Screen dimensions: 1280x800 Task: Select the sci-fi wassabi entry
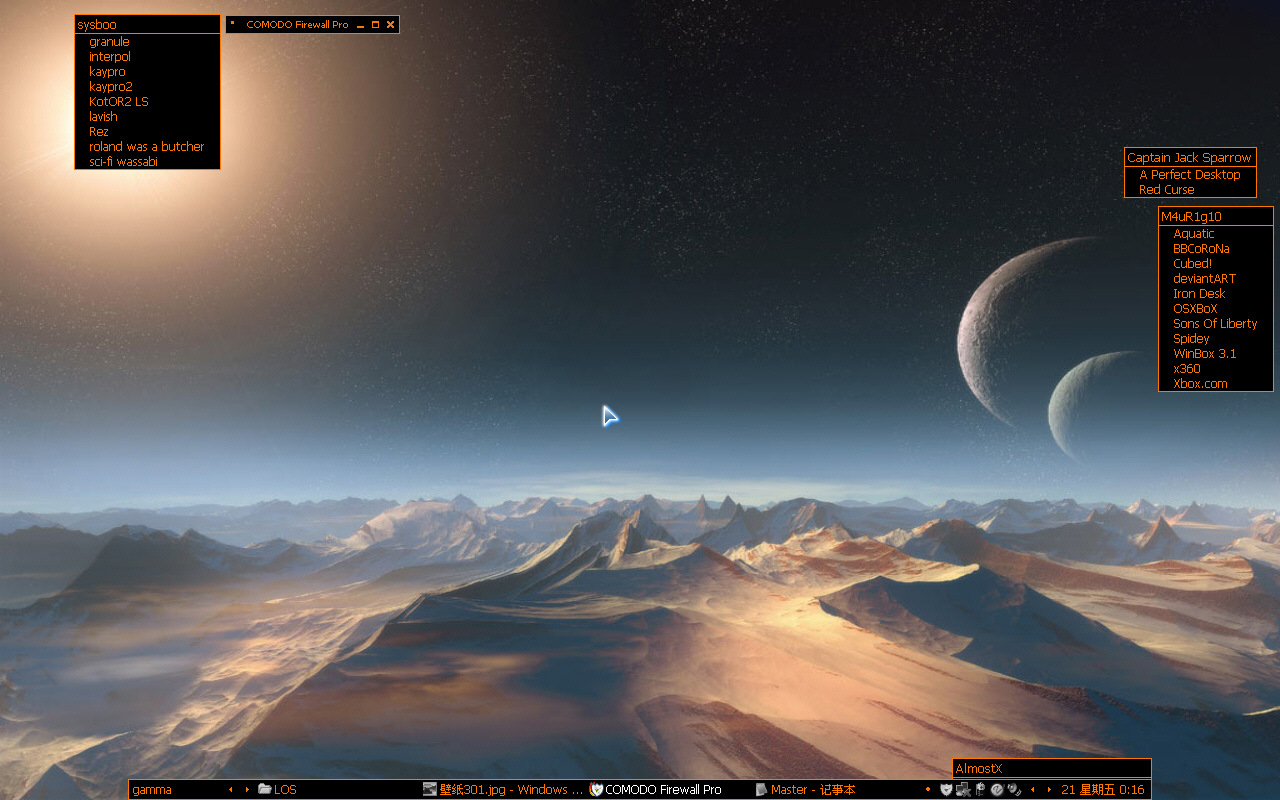pos(123,162)
